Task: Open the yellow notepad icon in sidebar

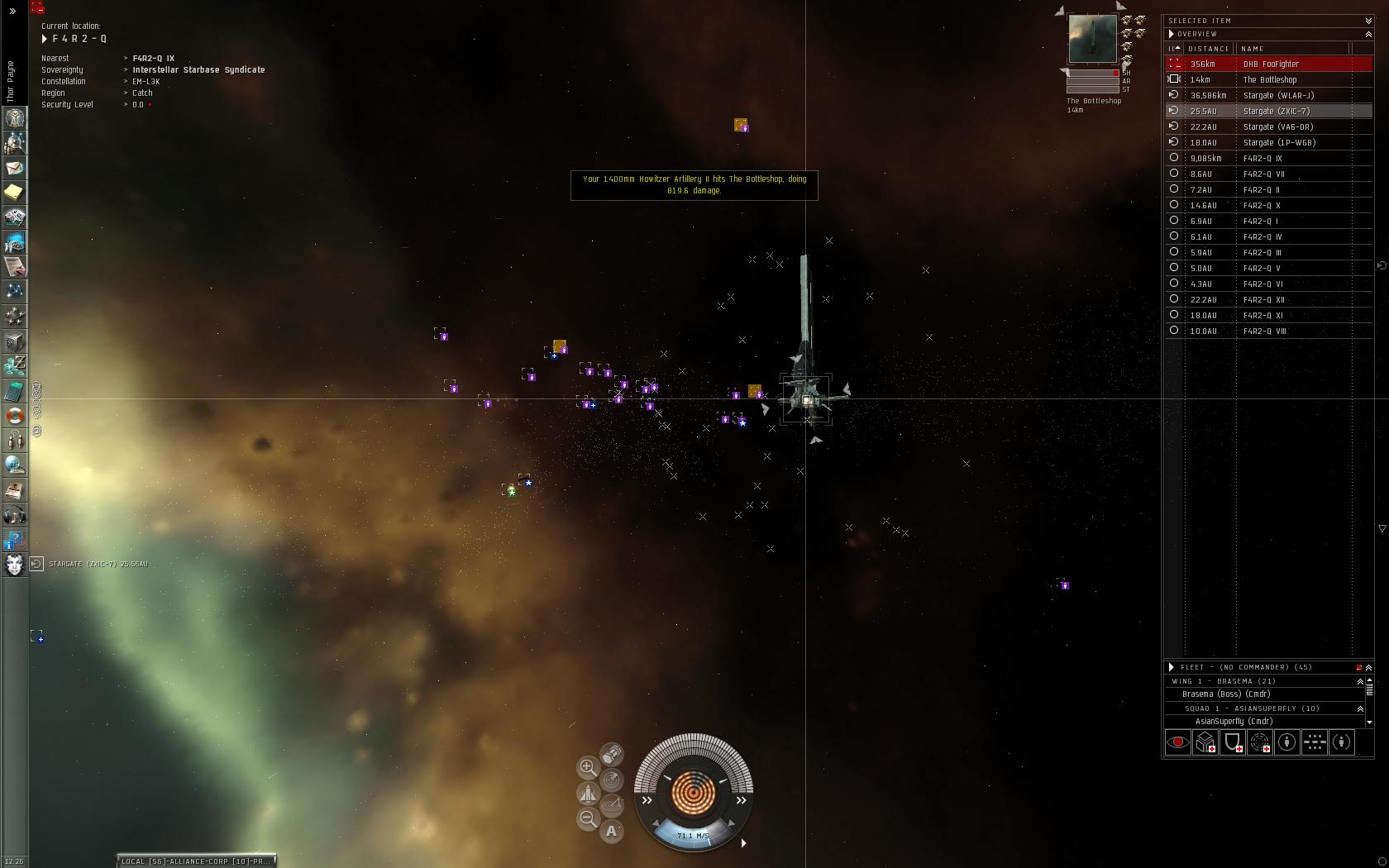Action: tap(14, 193)
